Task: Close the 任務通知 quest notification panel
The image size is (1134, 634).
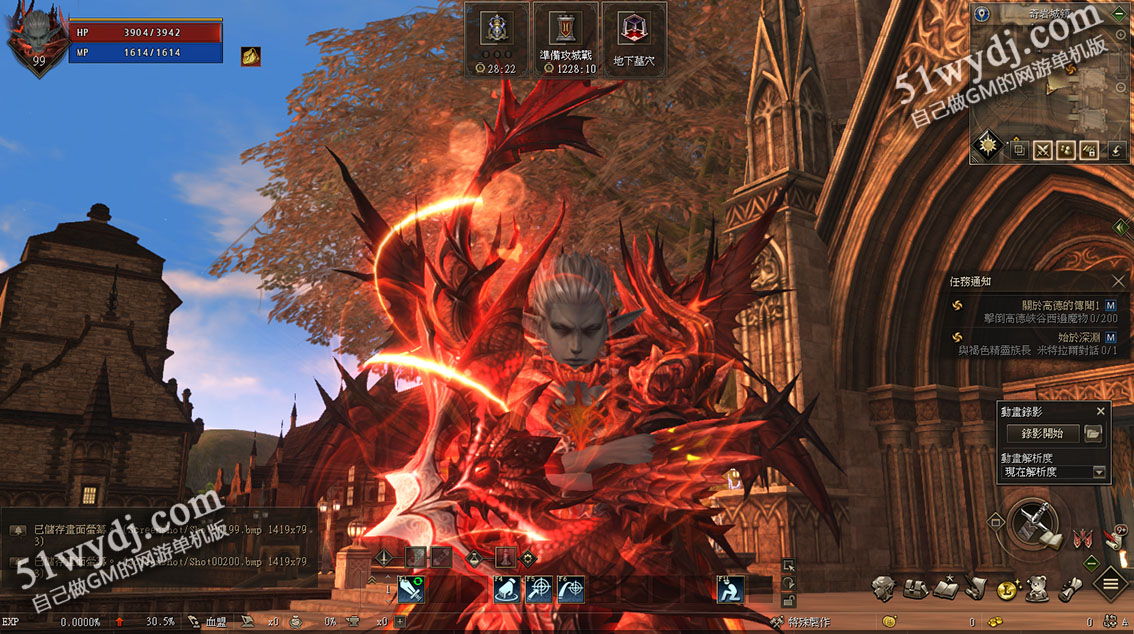Action: pos(1118,282)
